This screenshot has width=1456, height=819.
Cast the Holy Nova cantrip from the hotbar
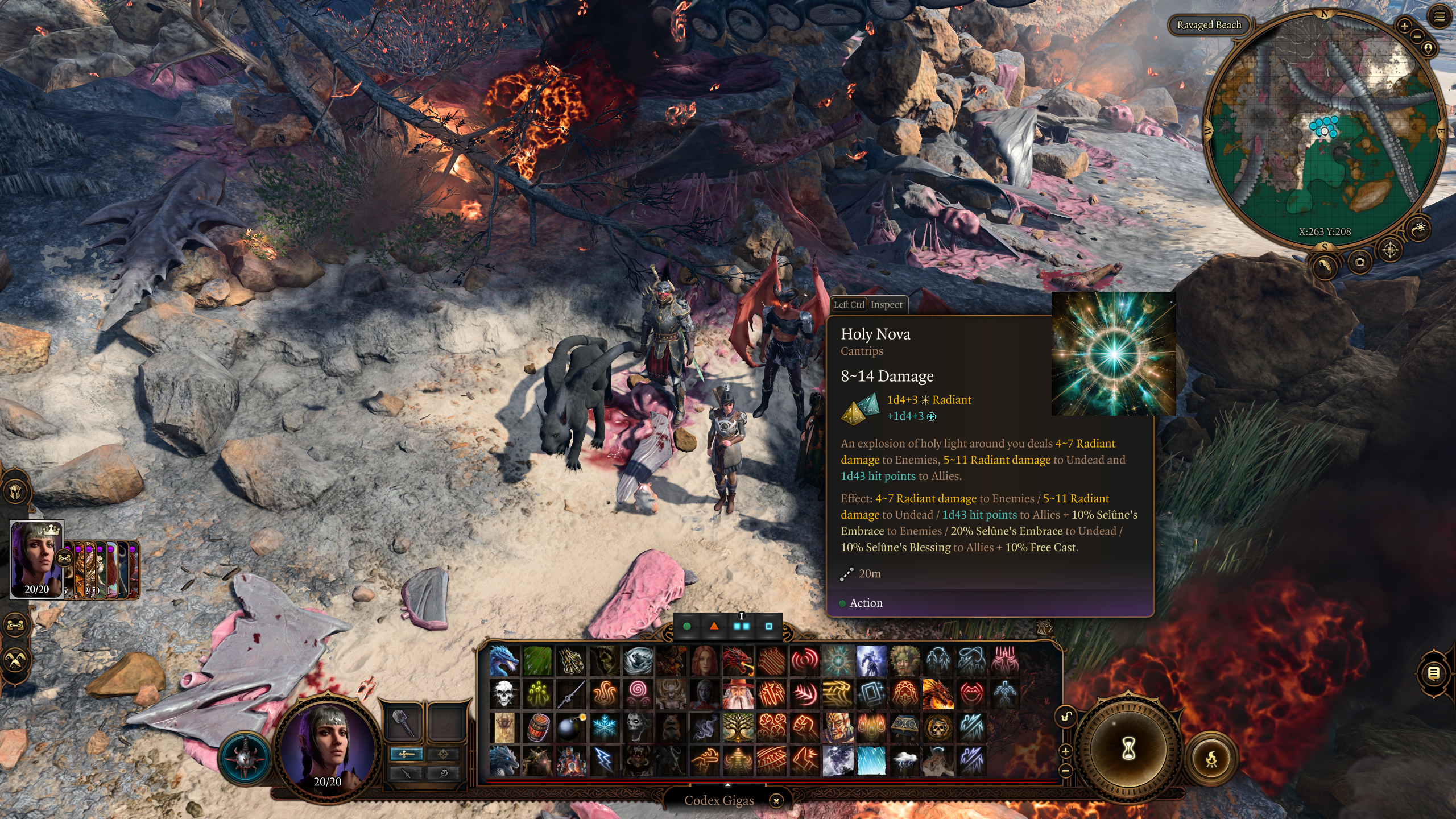tap(838, 660)
